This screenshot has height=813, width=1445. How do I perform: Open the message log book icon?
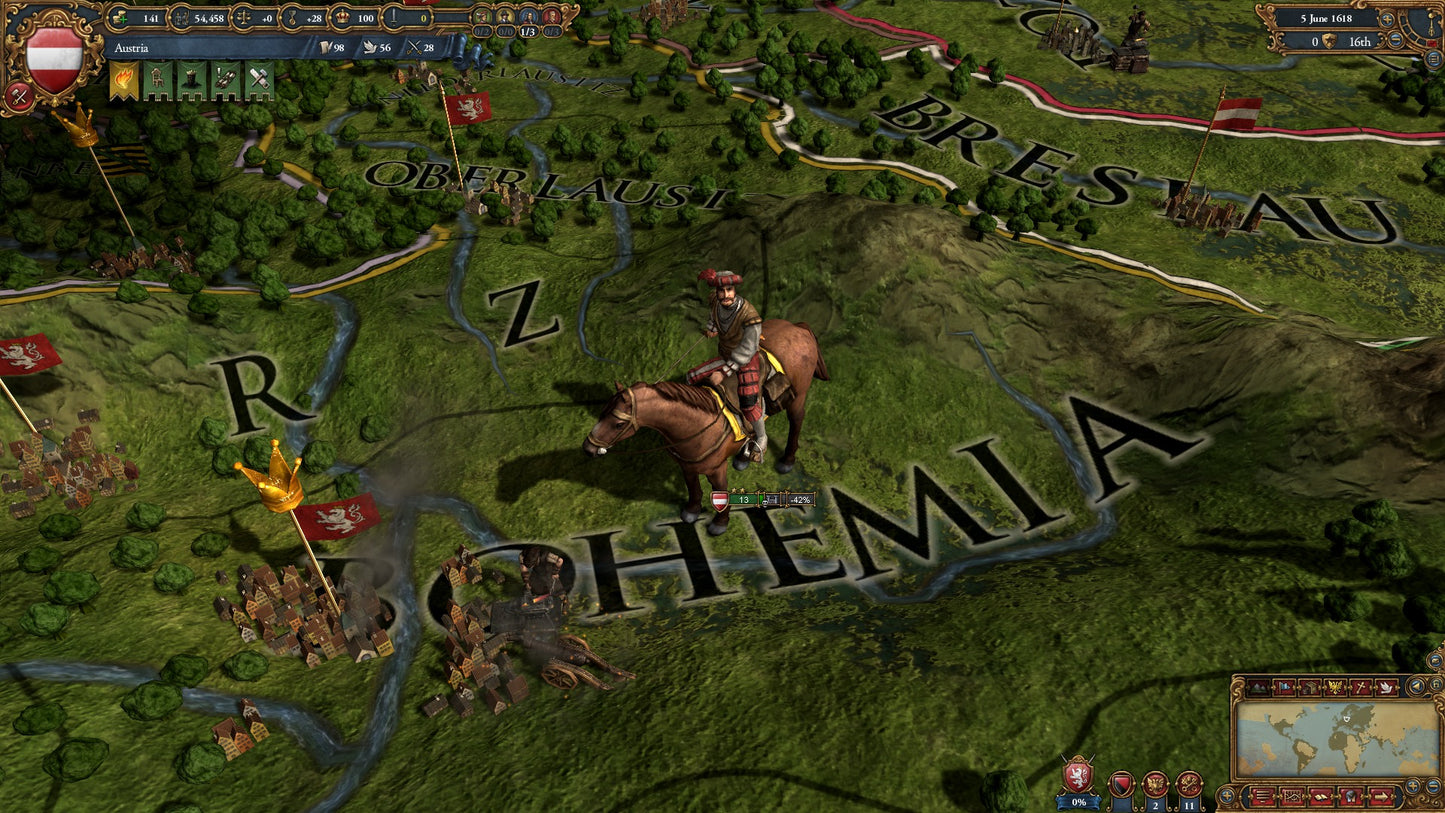point(1321,798)
